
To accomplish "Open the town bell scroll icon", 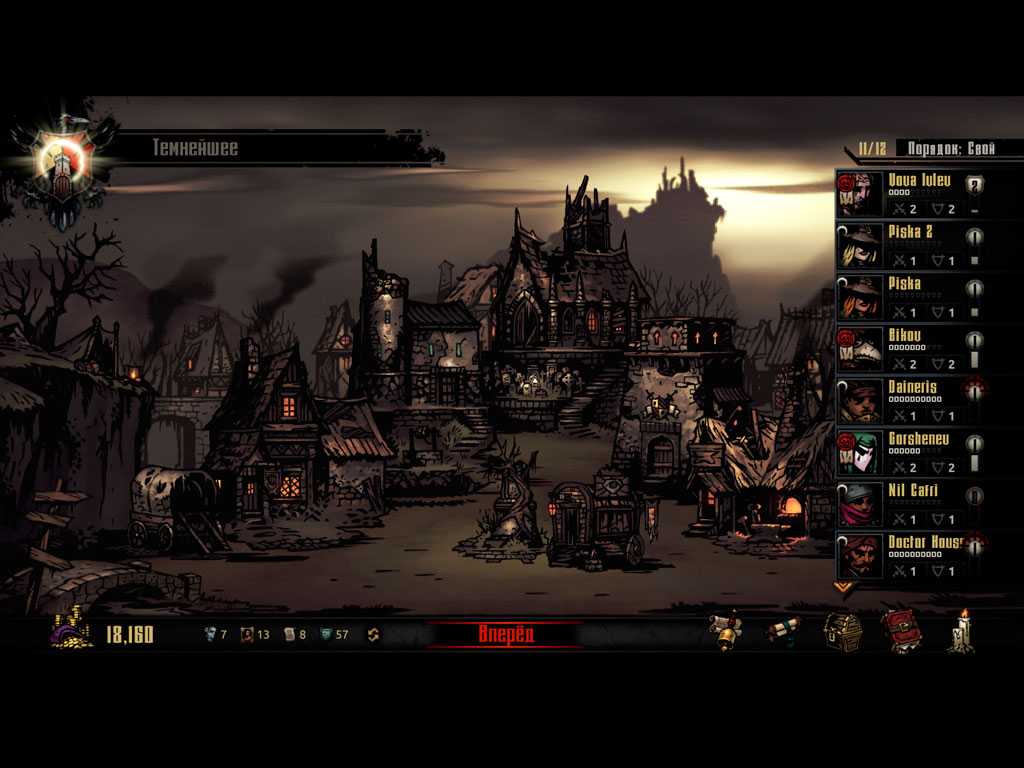I will pos(727,632).
